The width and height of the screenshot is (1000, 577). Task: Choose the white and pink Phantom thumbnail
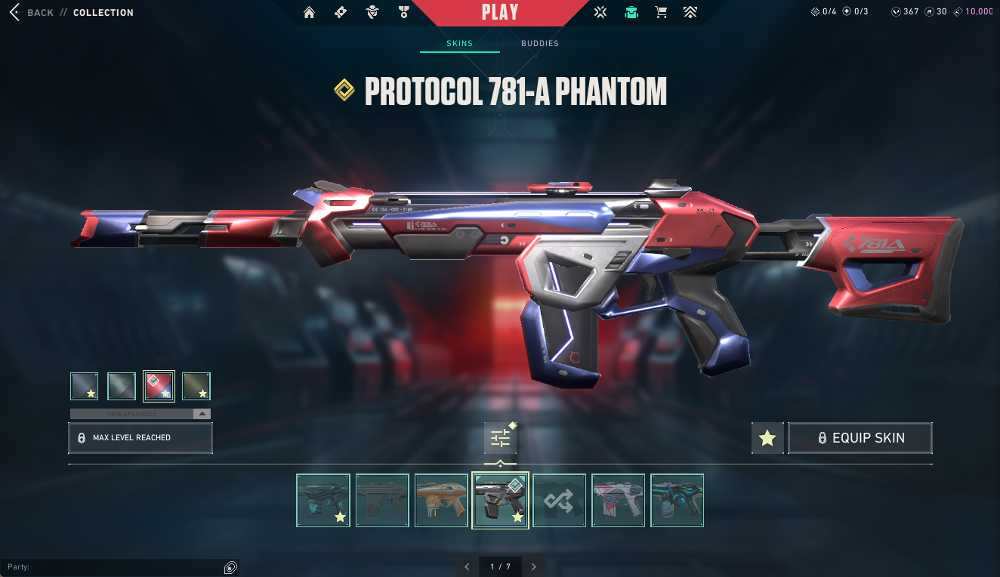pos(618,500)
